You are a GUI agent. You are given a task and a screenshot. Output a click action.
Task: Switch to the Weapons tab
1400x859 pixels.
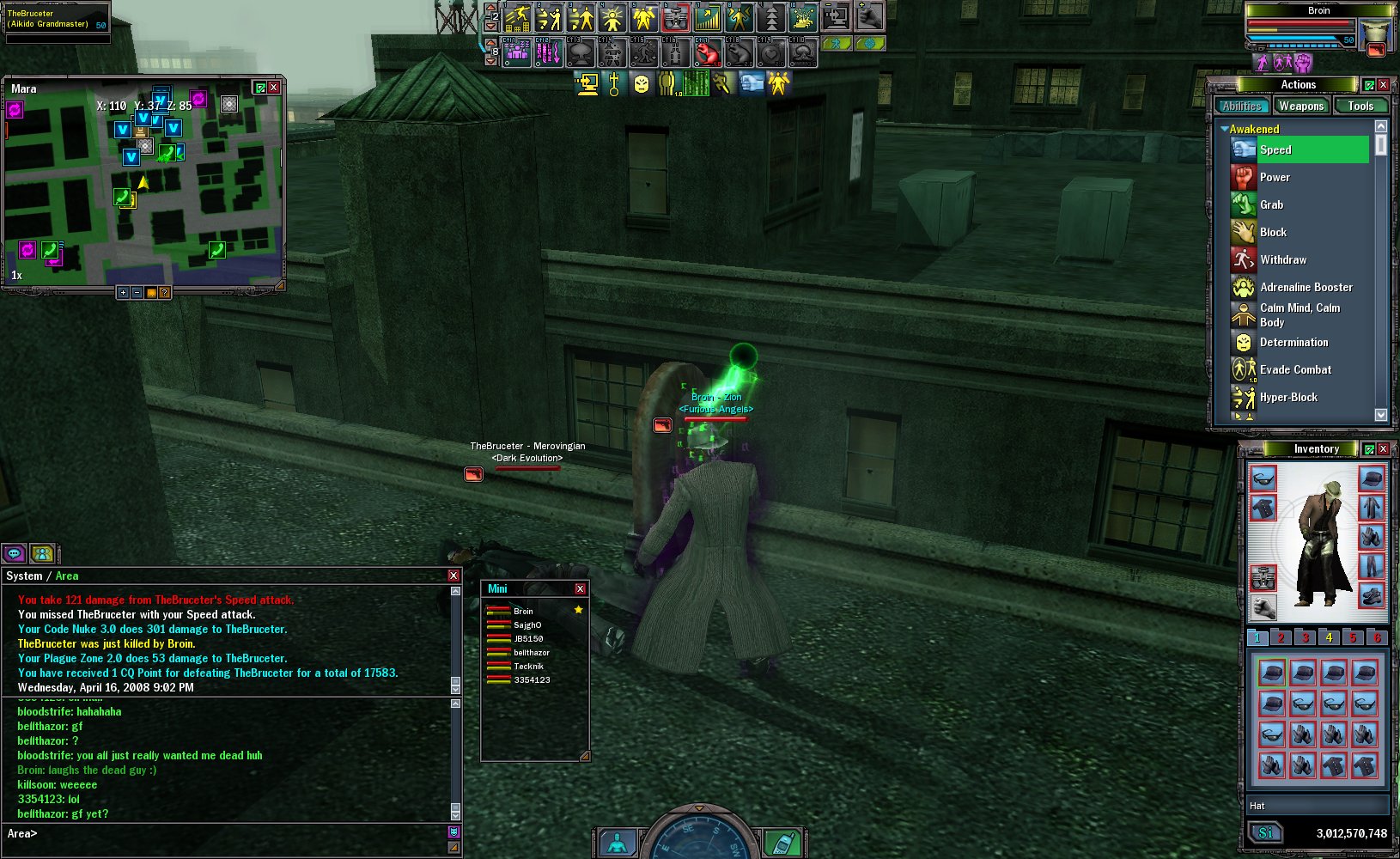coord(1301,106)
